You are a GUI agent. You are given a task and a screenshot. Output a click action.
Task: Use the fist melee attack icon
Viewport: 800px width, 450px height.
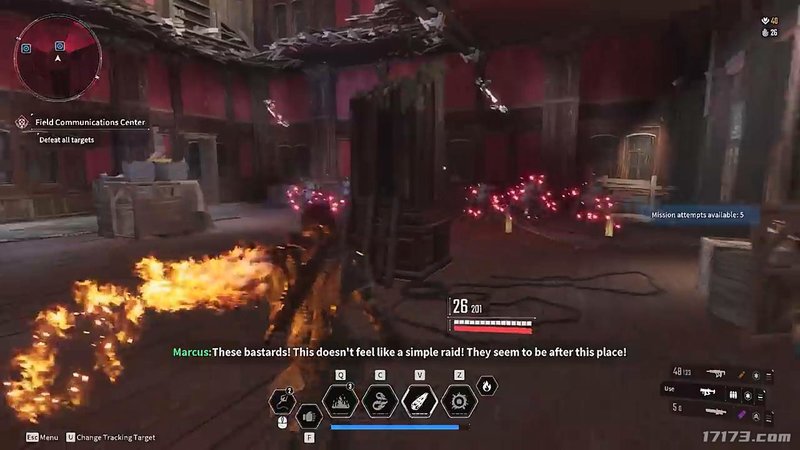(309, 415)
